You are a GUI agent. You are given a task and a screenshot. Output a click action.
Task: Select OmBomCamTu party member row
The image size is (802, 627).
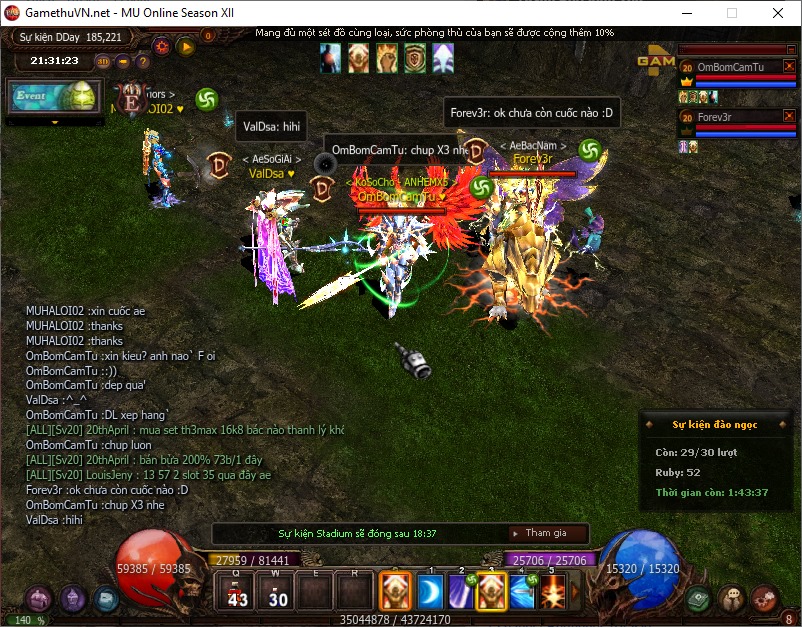tap(730, 67)
